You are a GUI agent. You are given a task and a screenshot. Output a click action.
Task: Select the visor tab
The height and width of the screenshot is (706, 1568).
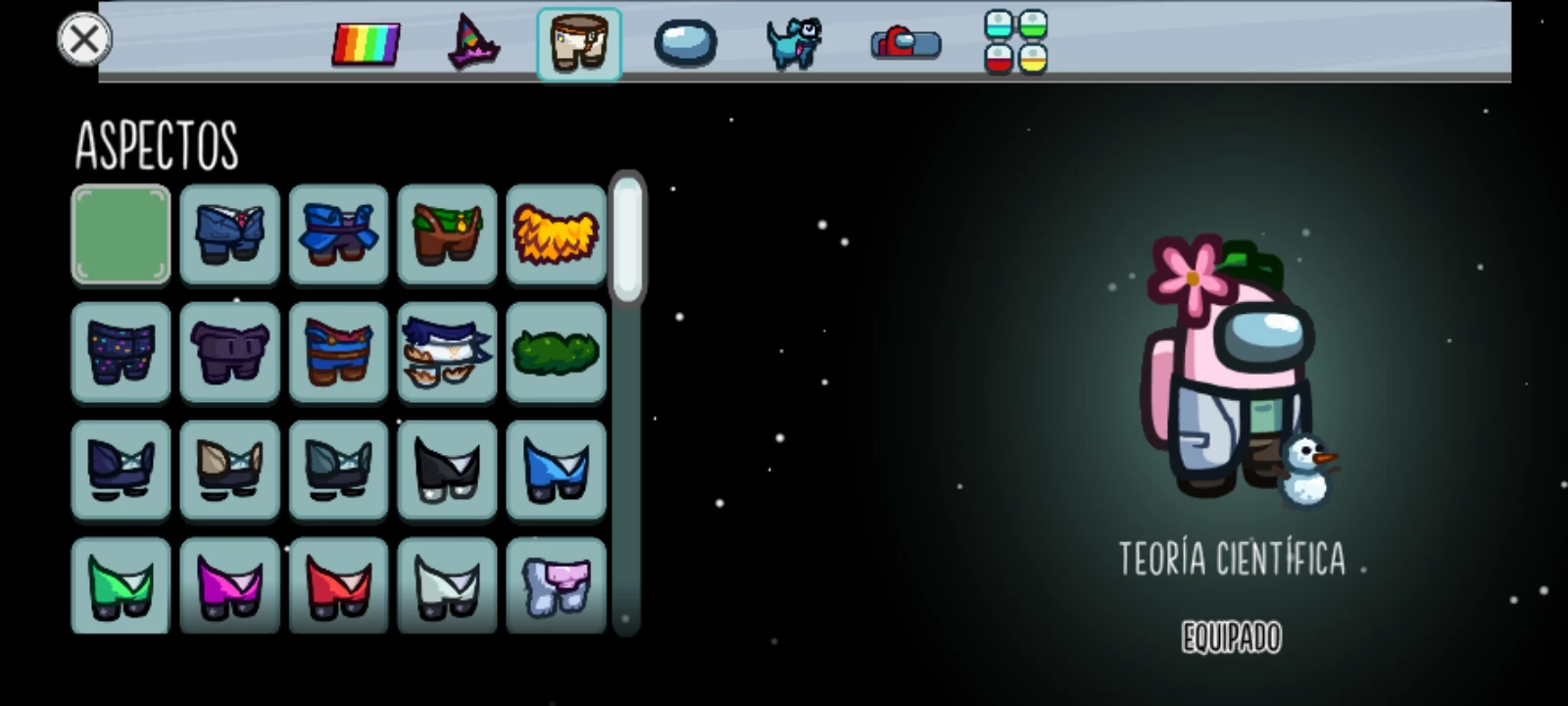tap(685, 44)
